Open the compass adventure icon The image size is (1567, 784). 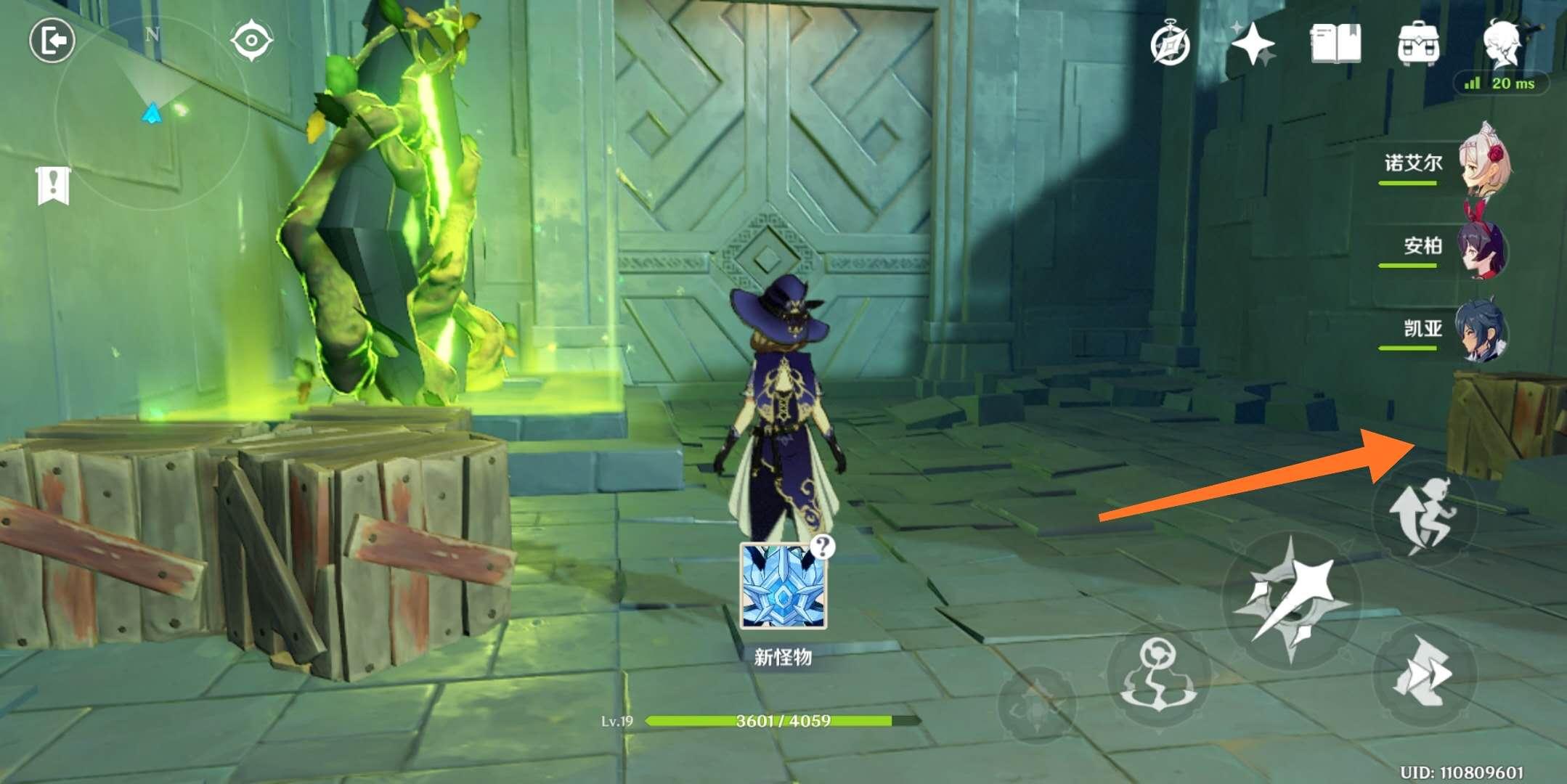pos(1171,45)
